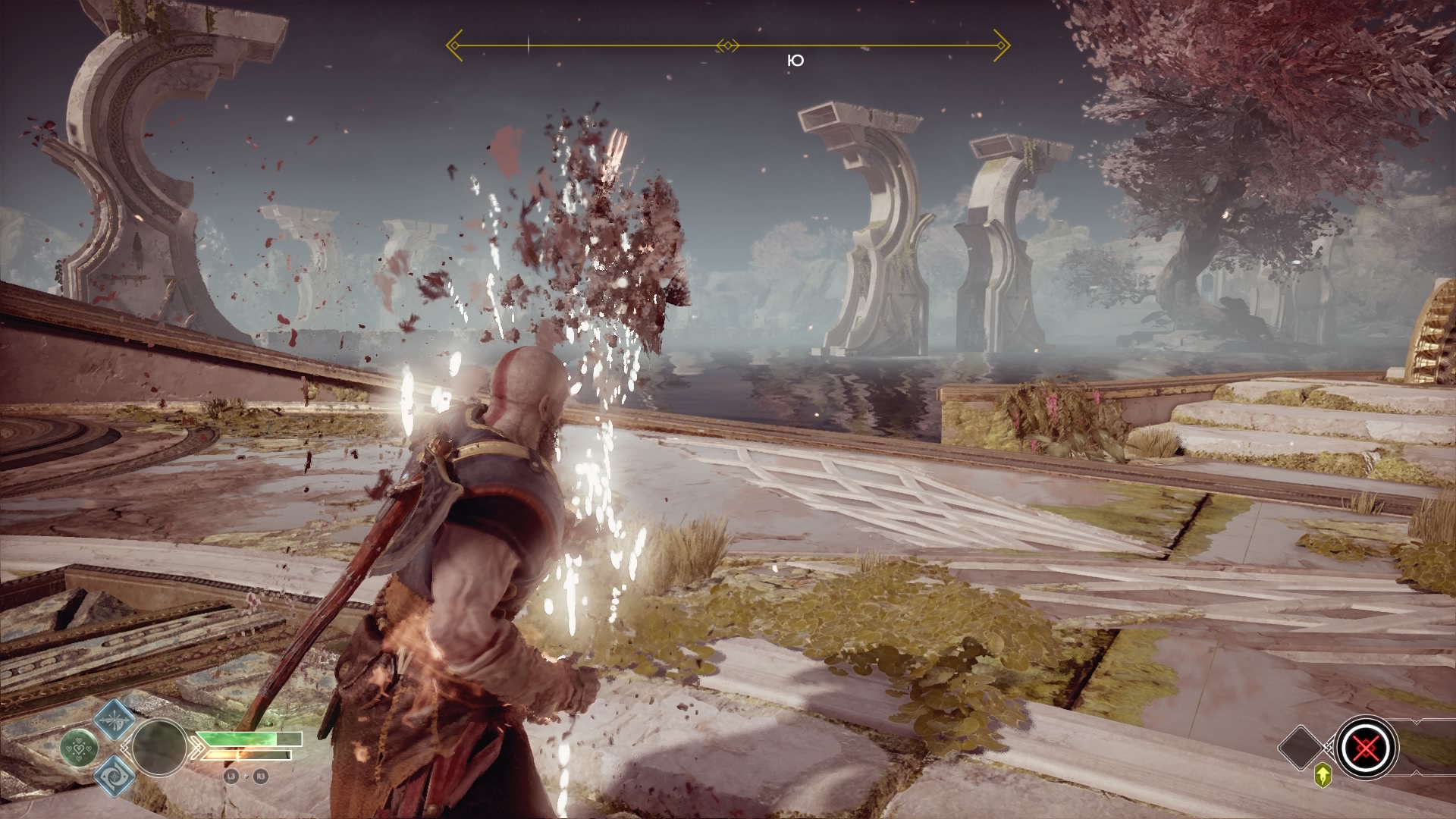This screenshot has height=819, width=1456.
Task: Activate the upper blue runic attack diamond
Action: pos(115,717)
